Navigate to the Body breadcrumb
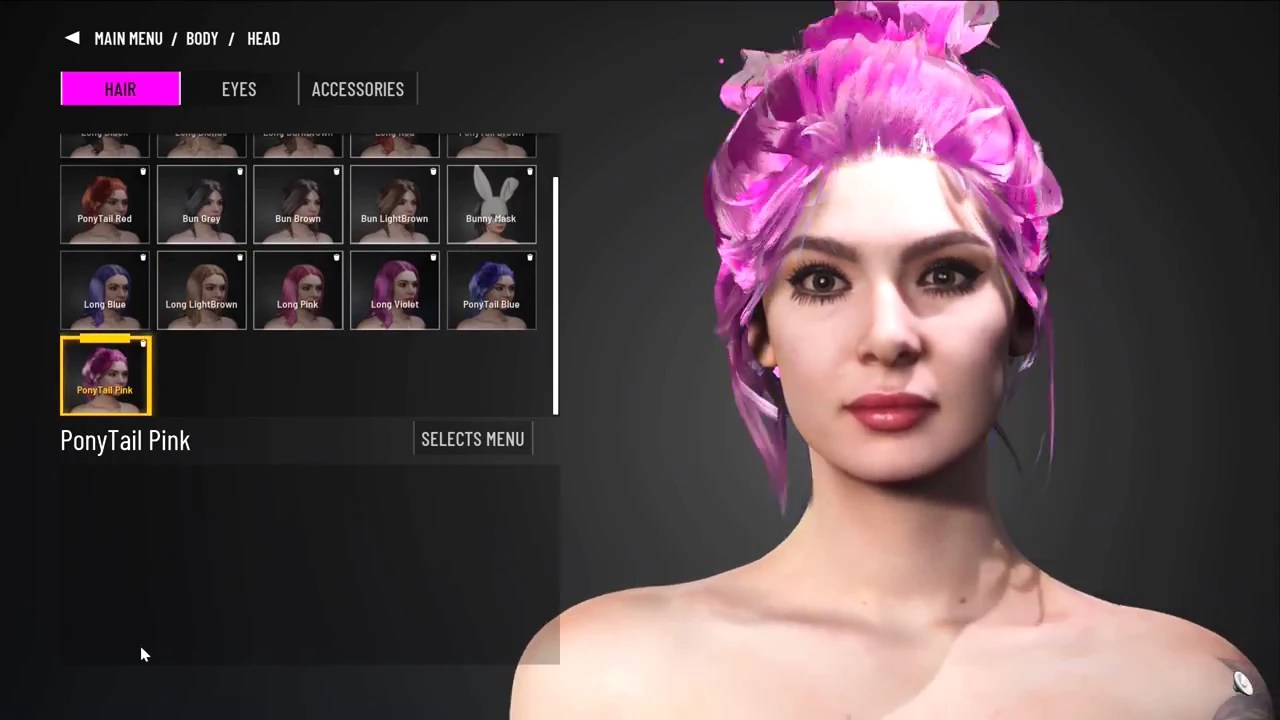 pos(202,38)
